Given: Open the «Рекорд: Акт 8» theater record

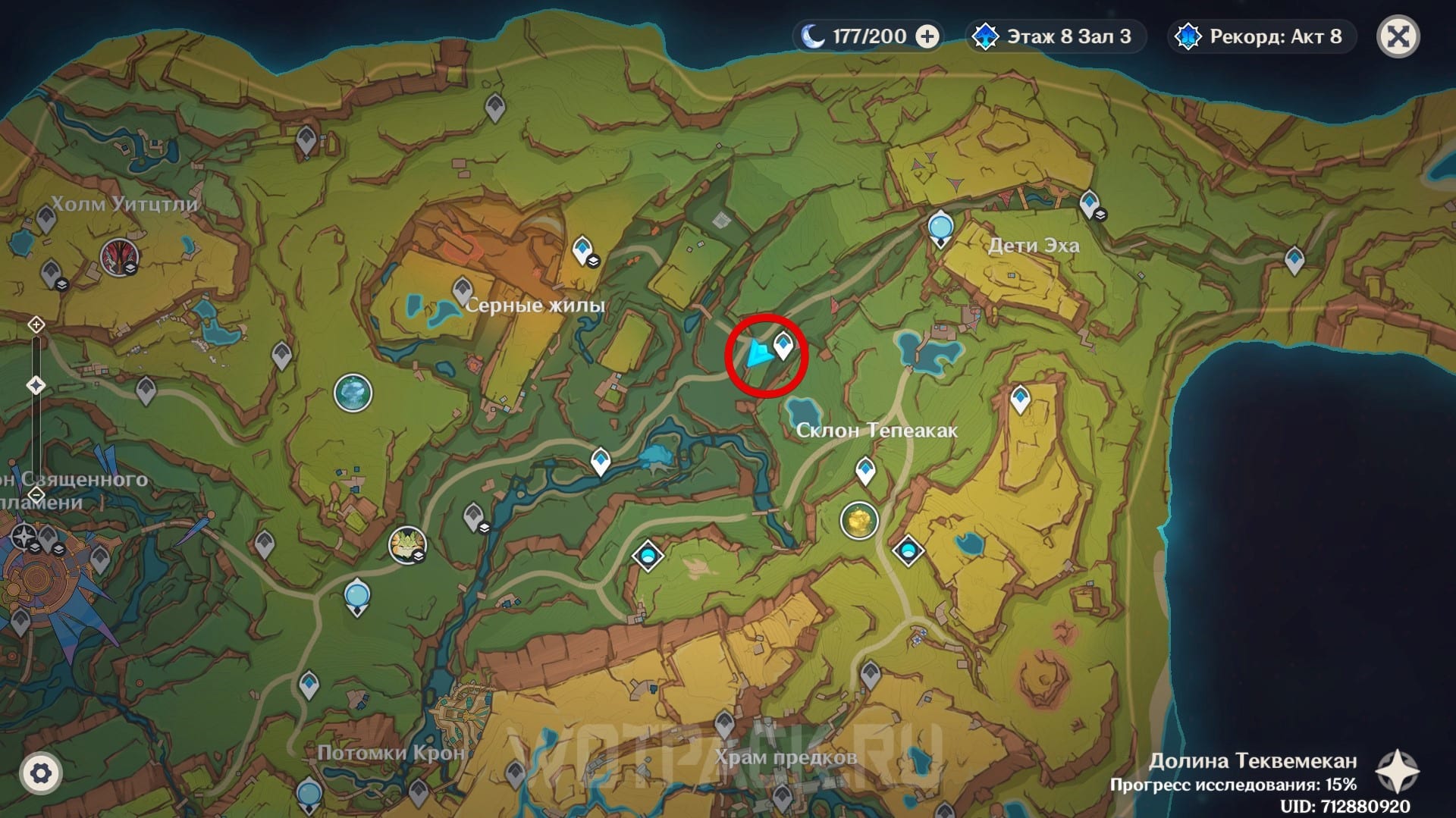Looking at the screenshot, I should (x=1261, y=36).
